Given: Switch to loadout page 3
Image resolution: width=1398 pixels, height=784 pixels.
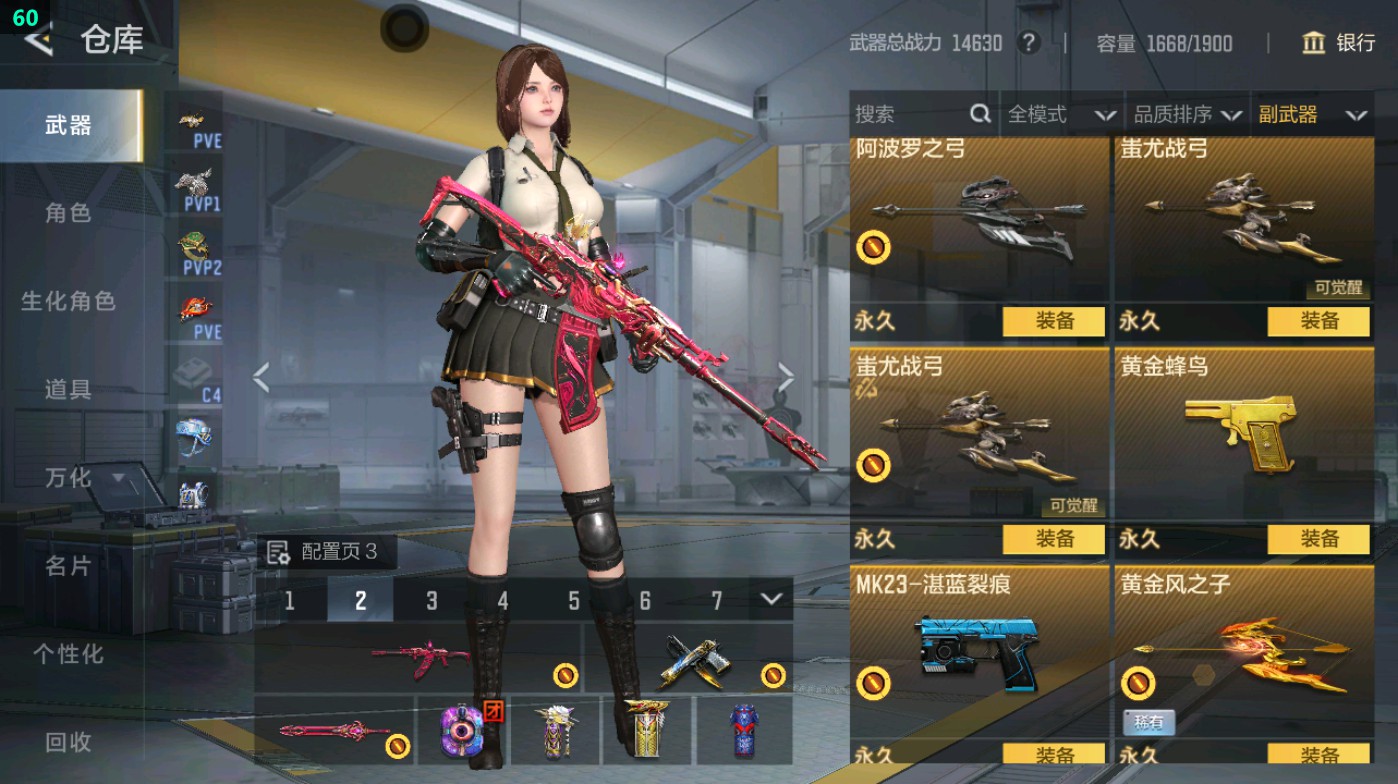Looking at the screenshot, I should (x=432, y=601).
